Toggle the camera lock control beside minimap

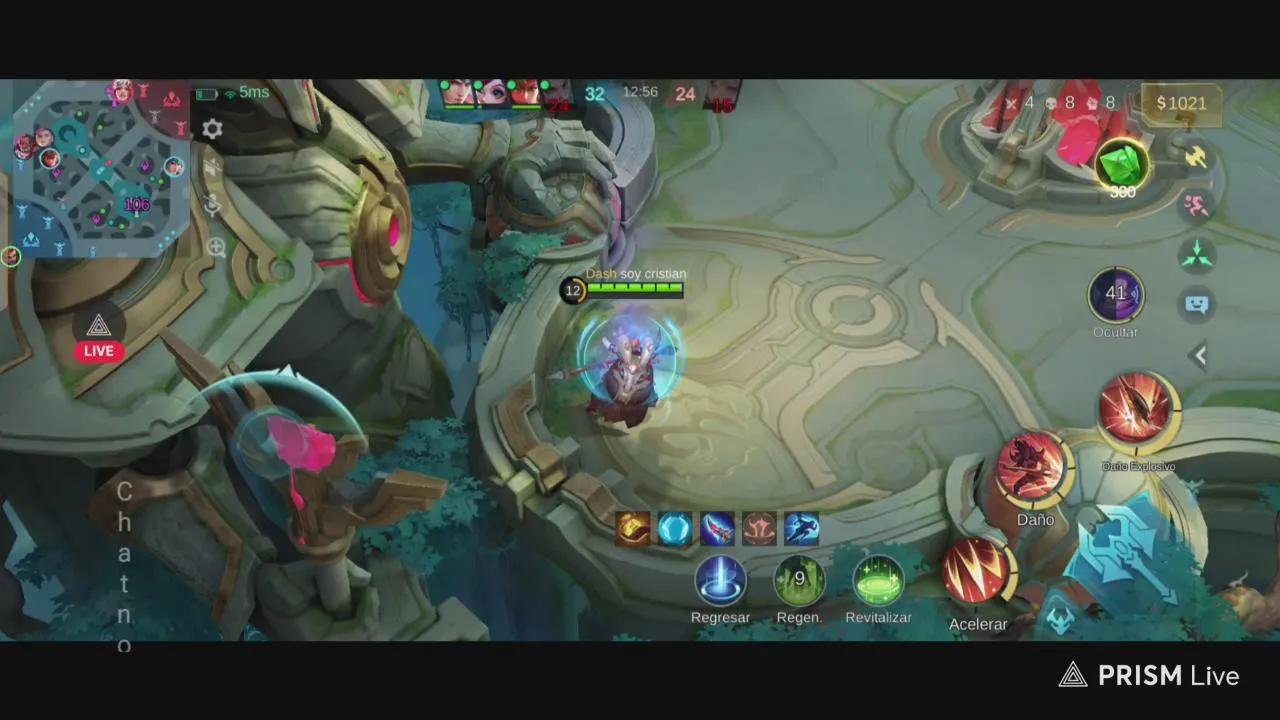click(213, 206)
